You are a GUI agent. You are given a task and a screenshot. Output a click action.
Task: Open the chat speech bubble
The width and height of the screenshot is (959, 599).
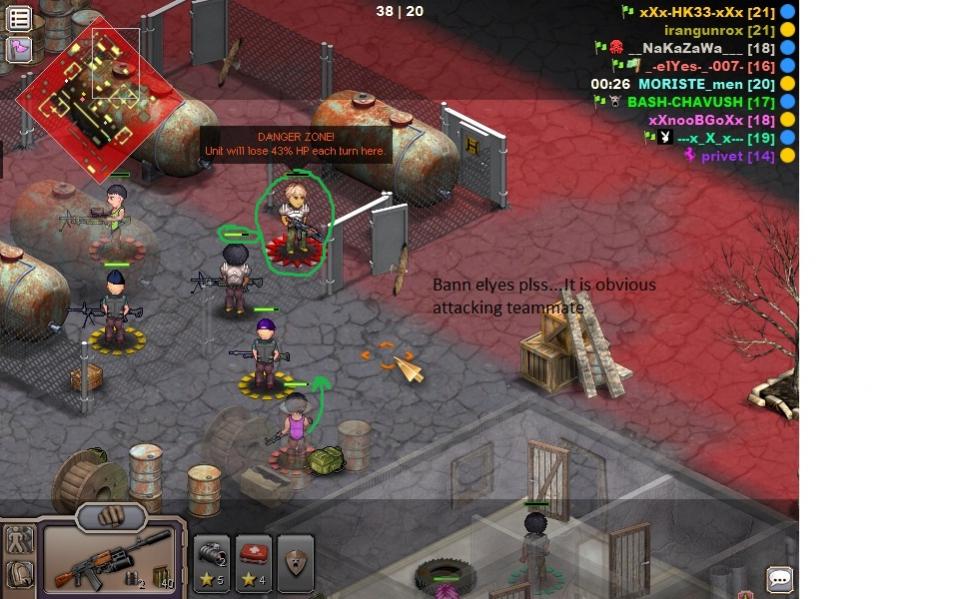pos(779,579)
